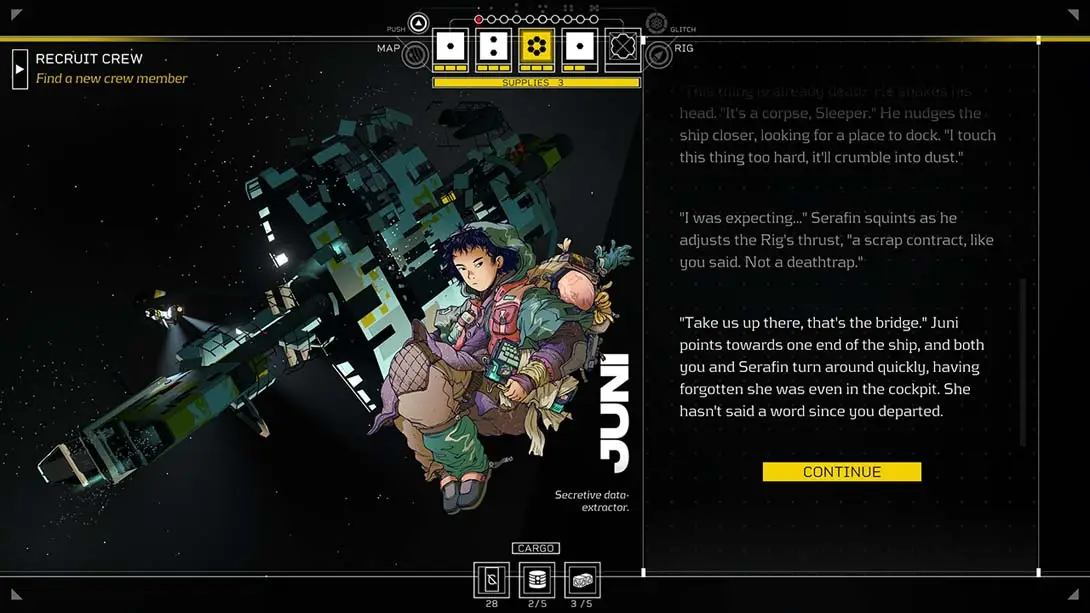Continue the dialogue with Juni
Screen dimensions: 1090x613
pyautogui.click(x=841, y=472)
